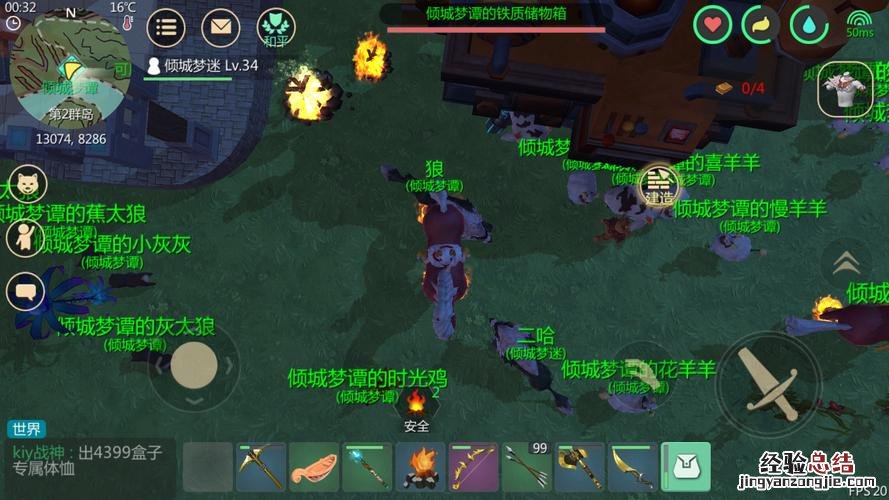889x500 pixels.
Task: Select the golden hammer hotbar slot
Action: [x=580, y=467]
